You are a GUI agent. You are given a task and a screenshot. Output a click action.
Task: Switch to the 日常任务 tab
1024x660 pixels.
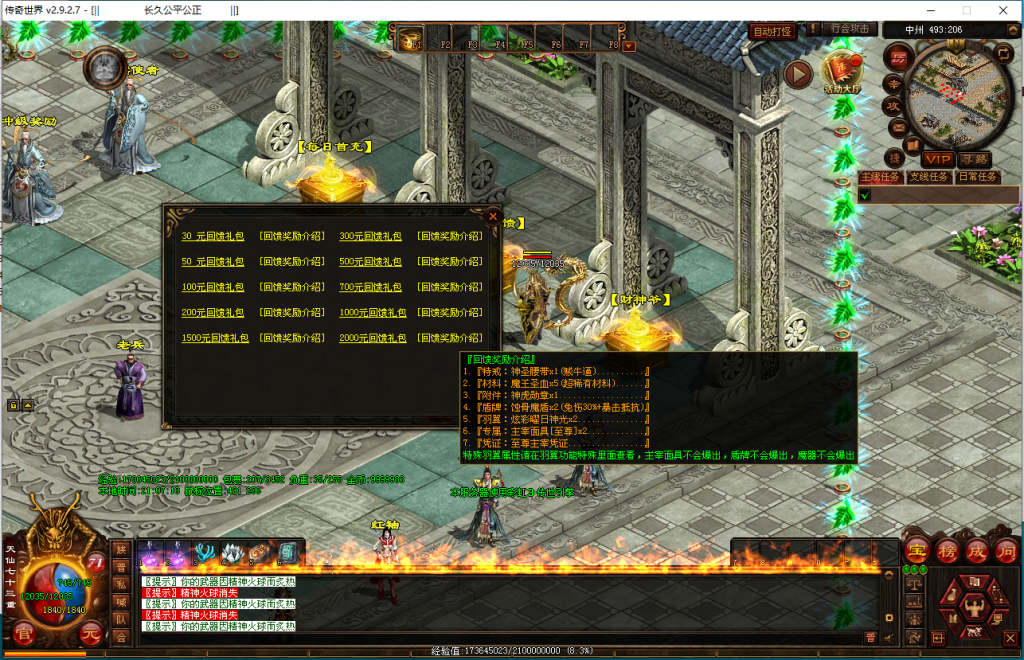click(x=977, y=177)
